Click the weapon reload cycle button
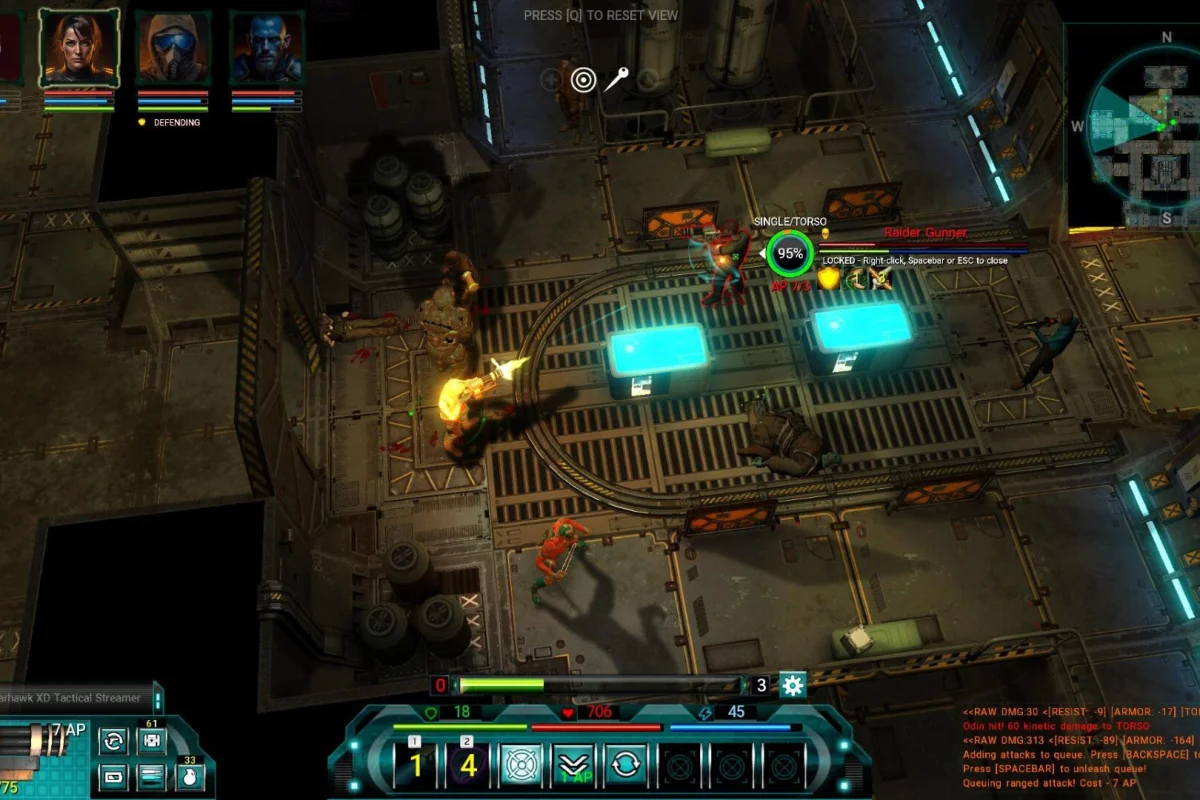The width and height of the screenshot is (1200, 800). tap(114, 741)
